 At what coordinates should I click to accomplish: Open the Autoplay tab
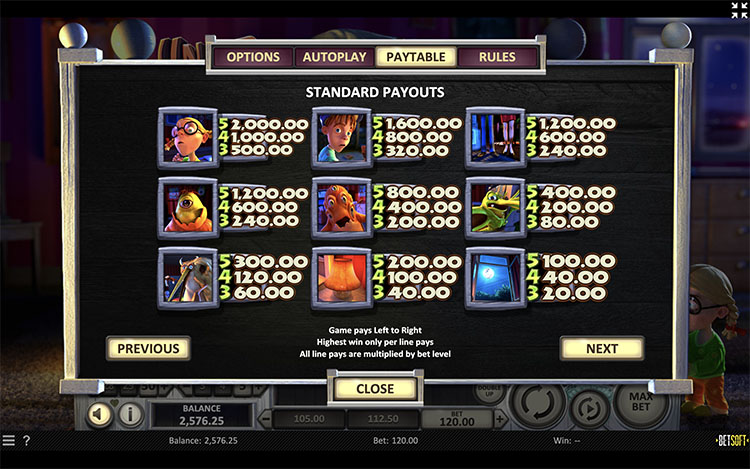point(335,57)
